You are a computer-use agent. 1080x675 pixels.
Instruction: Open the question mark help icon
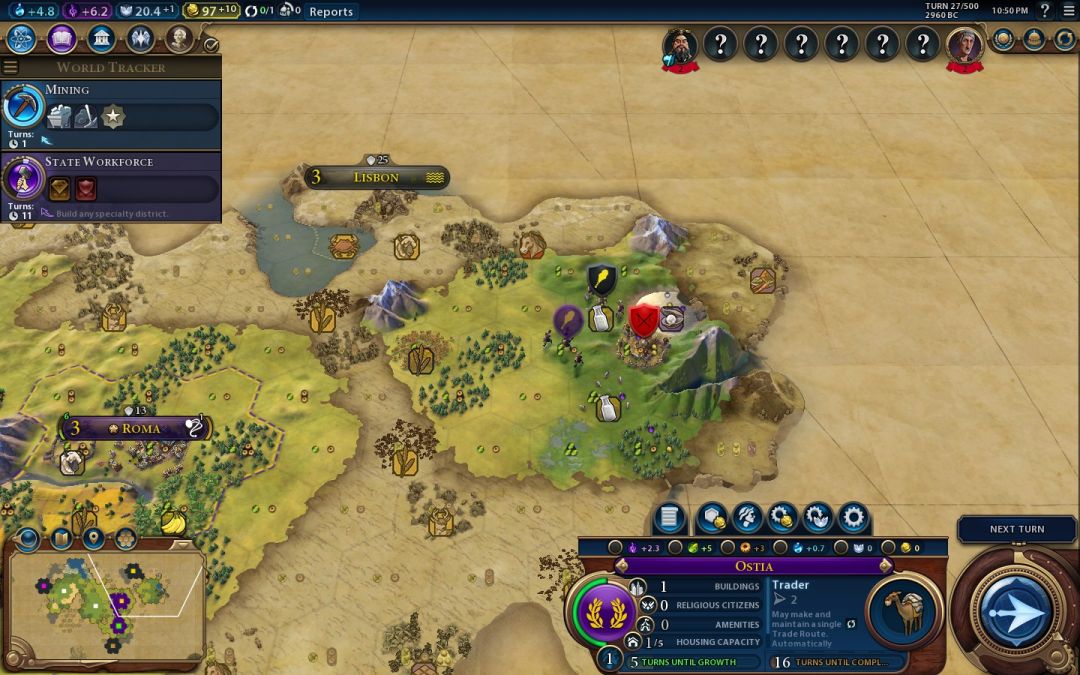[x=1046, y=11]
